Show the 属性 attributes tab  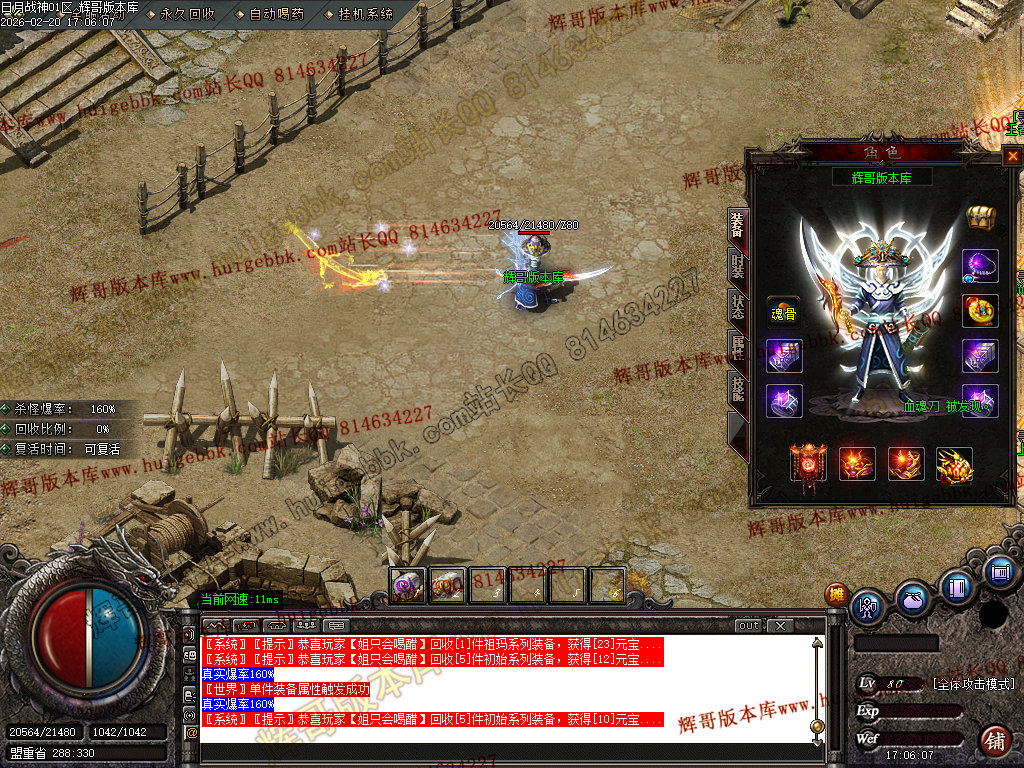736,349
